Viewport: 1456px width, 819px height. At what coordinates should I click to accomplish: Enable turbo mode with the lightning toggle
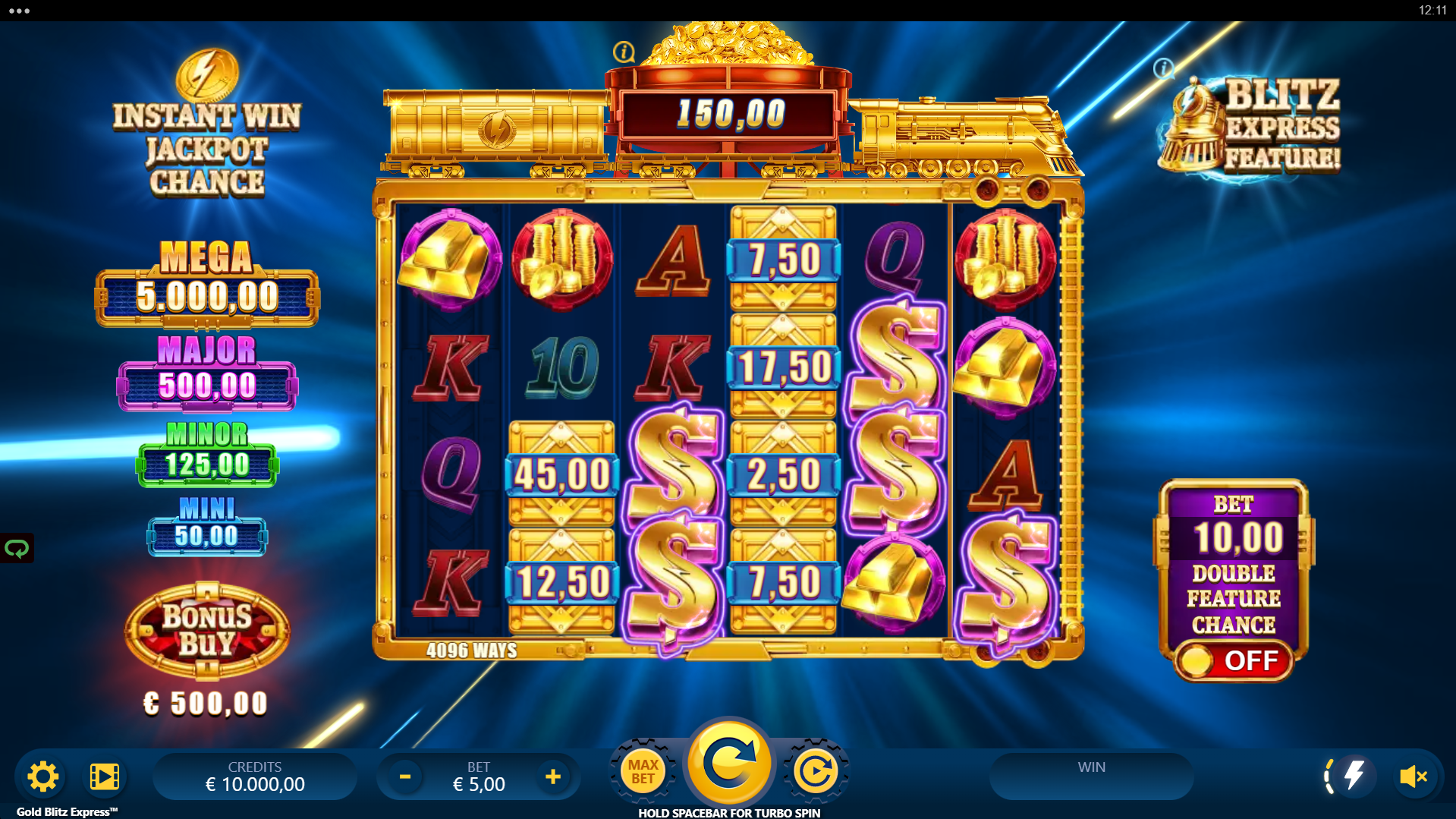coord(1356,777)
